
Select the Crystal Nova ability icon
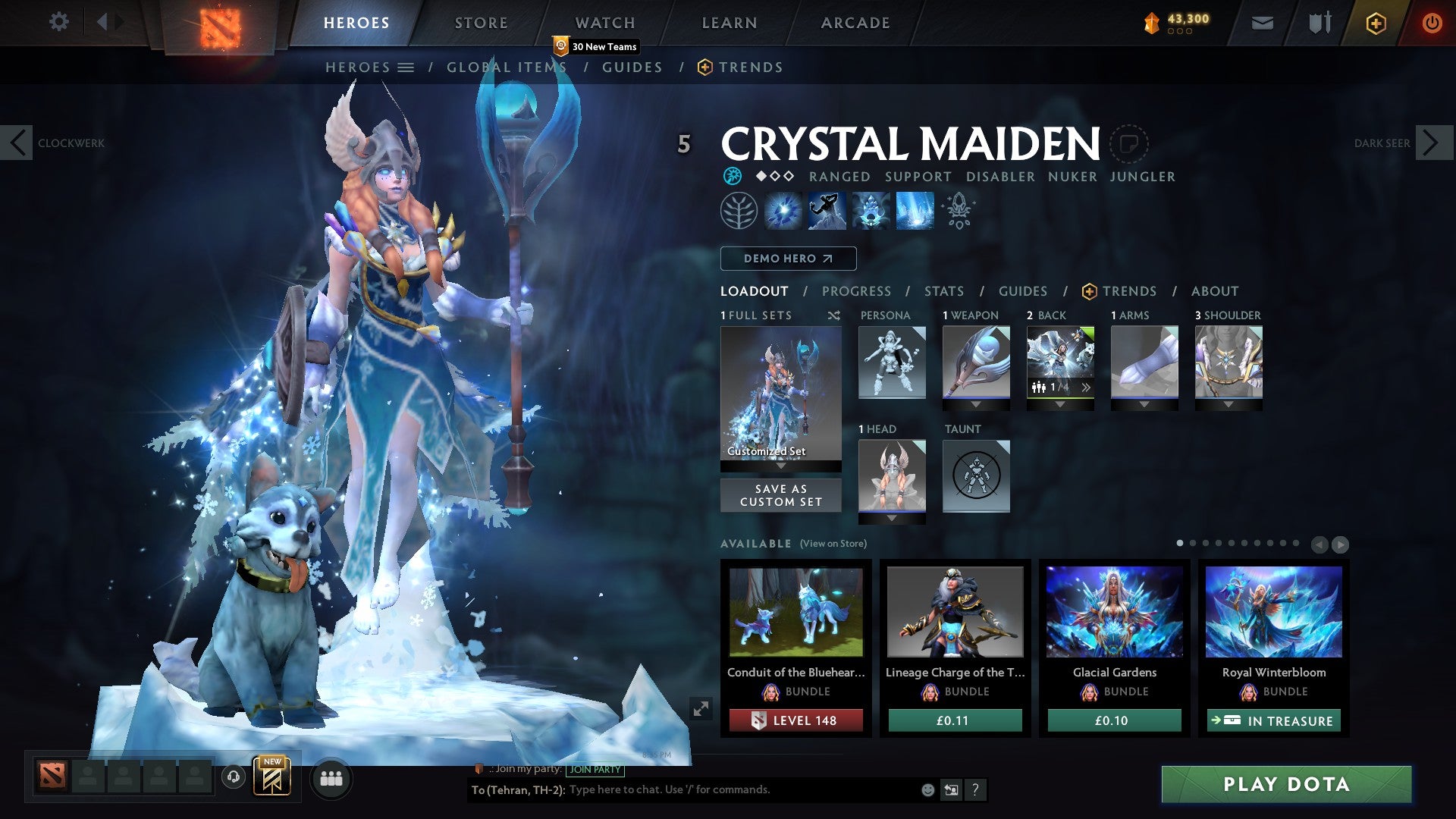click(782, 210)
